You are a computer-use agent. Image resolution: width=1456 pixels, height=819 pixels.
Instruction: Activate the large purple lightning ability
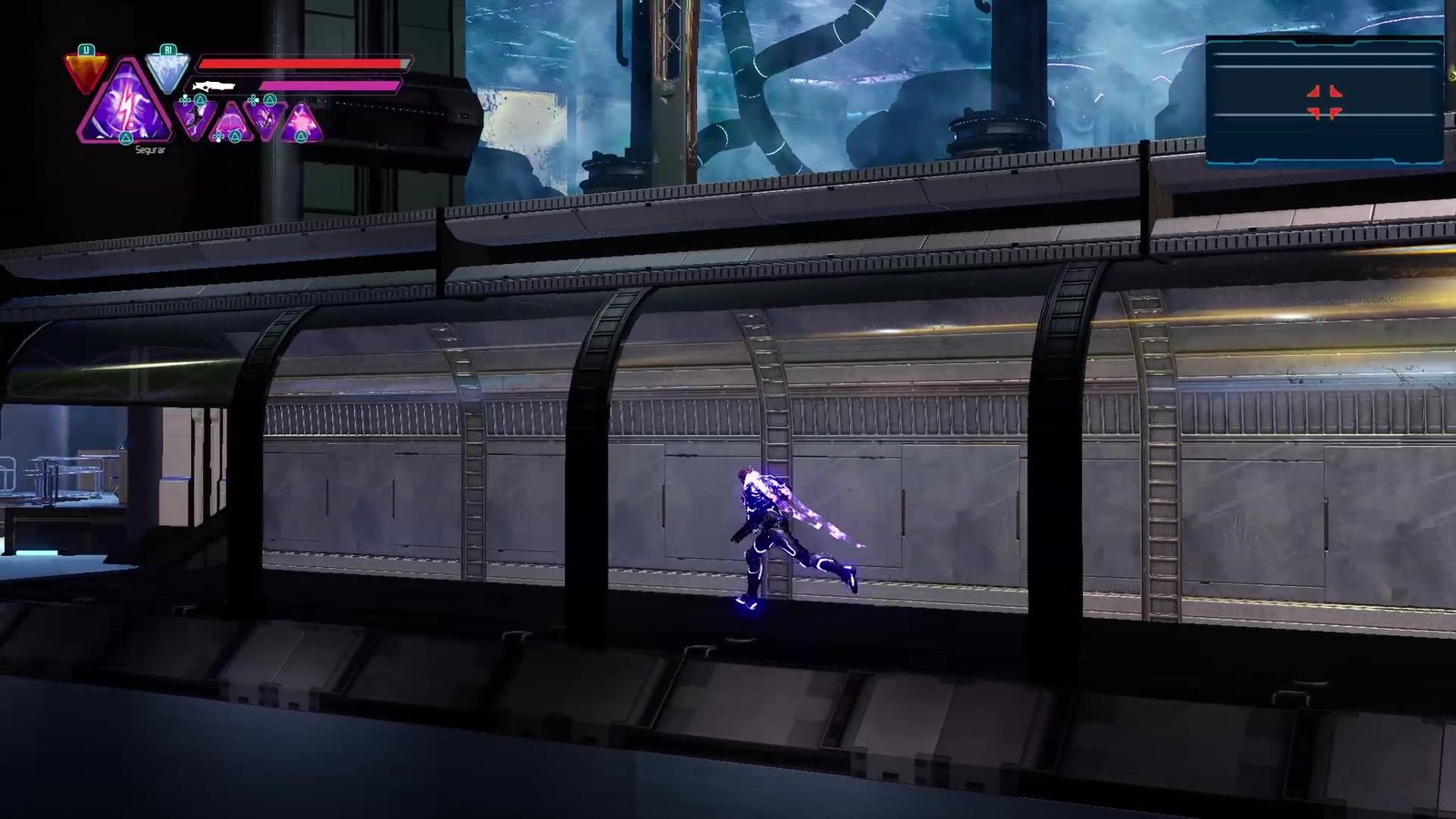126,105
